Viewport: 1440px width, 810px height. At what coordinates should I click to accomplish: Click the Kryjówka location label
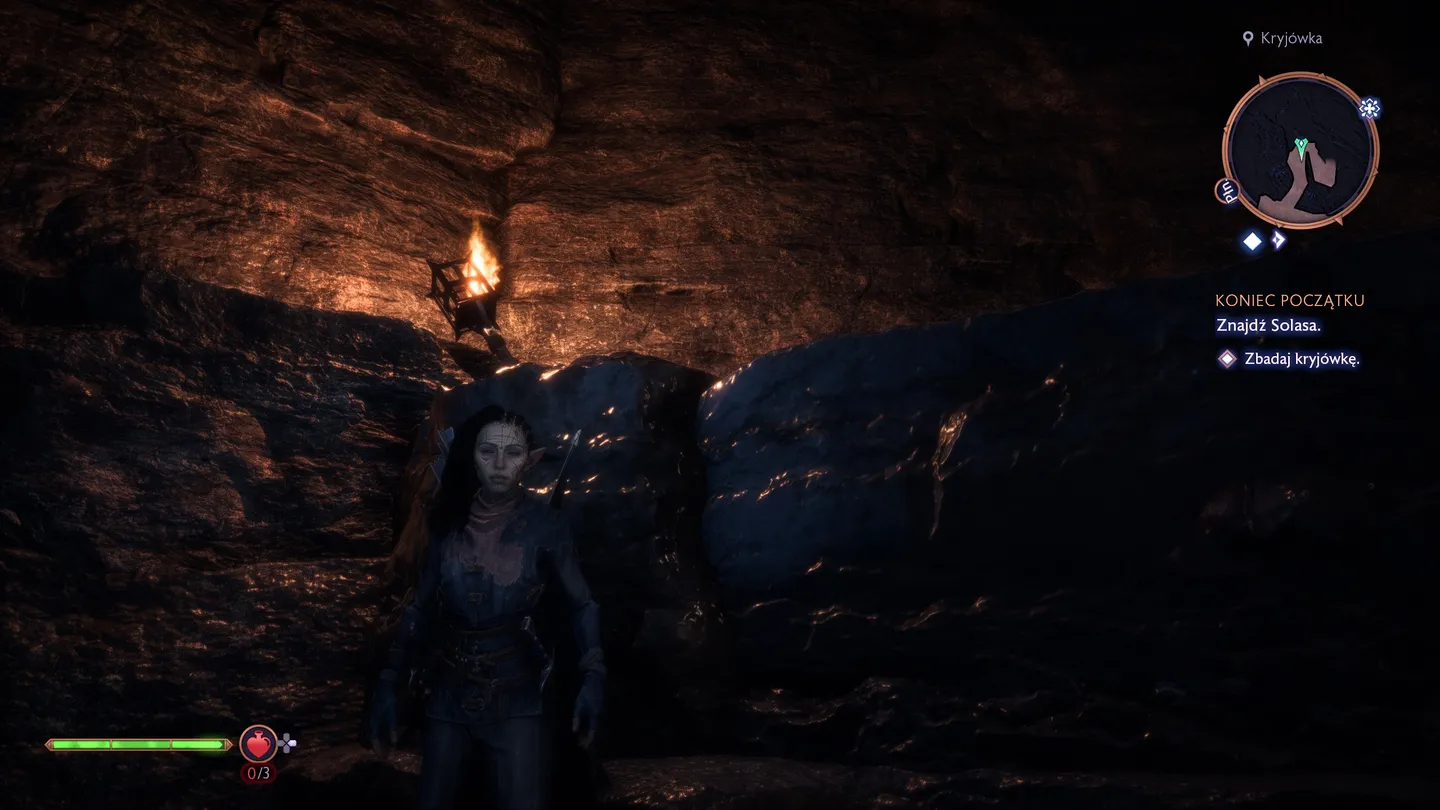coord(1291,38)
